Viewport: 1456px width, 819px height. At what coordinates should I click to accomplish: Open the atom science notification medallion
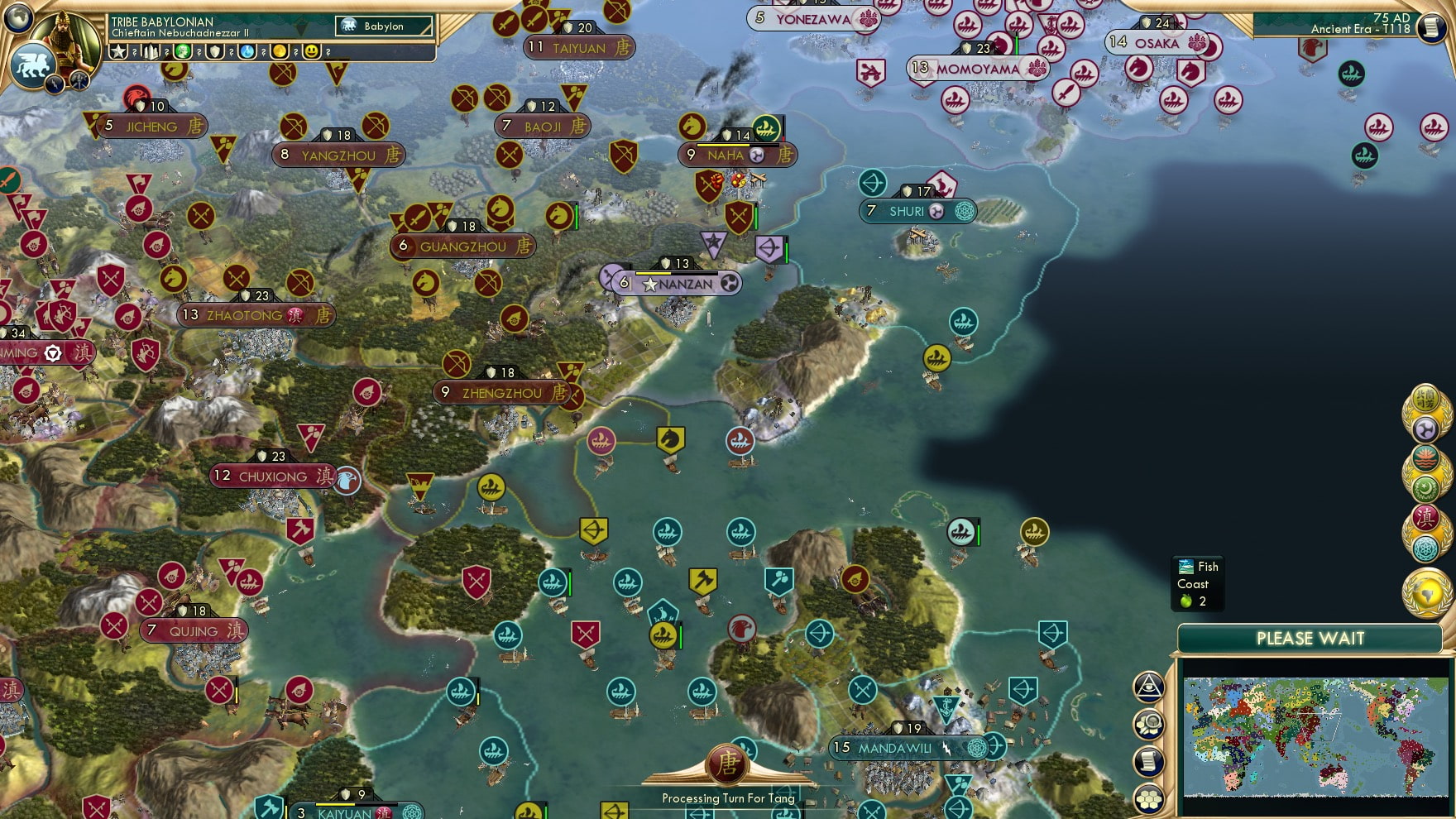(1425, 548)
